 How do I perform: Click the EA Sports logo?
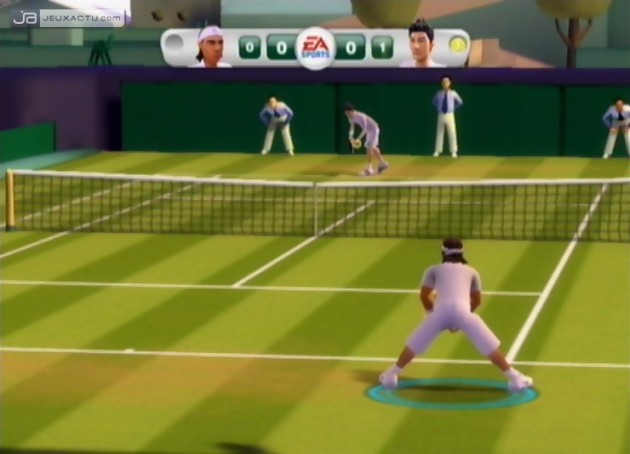(x=315, y=46)
